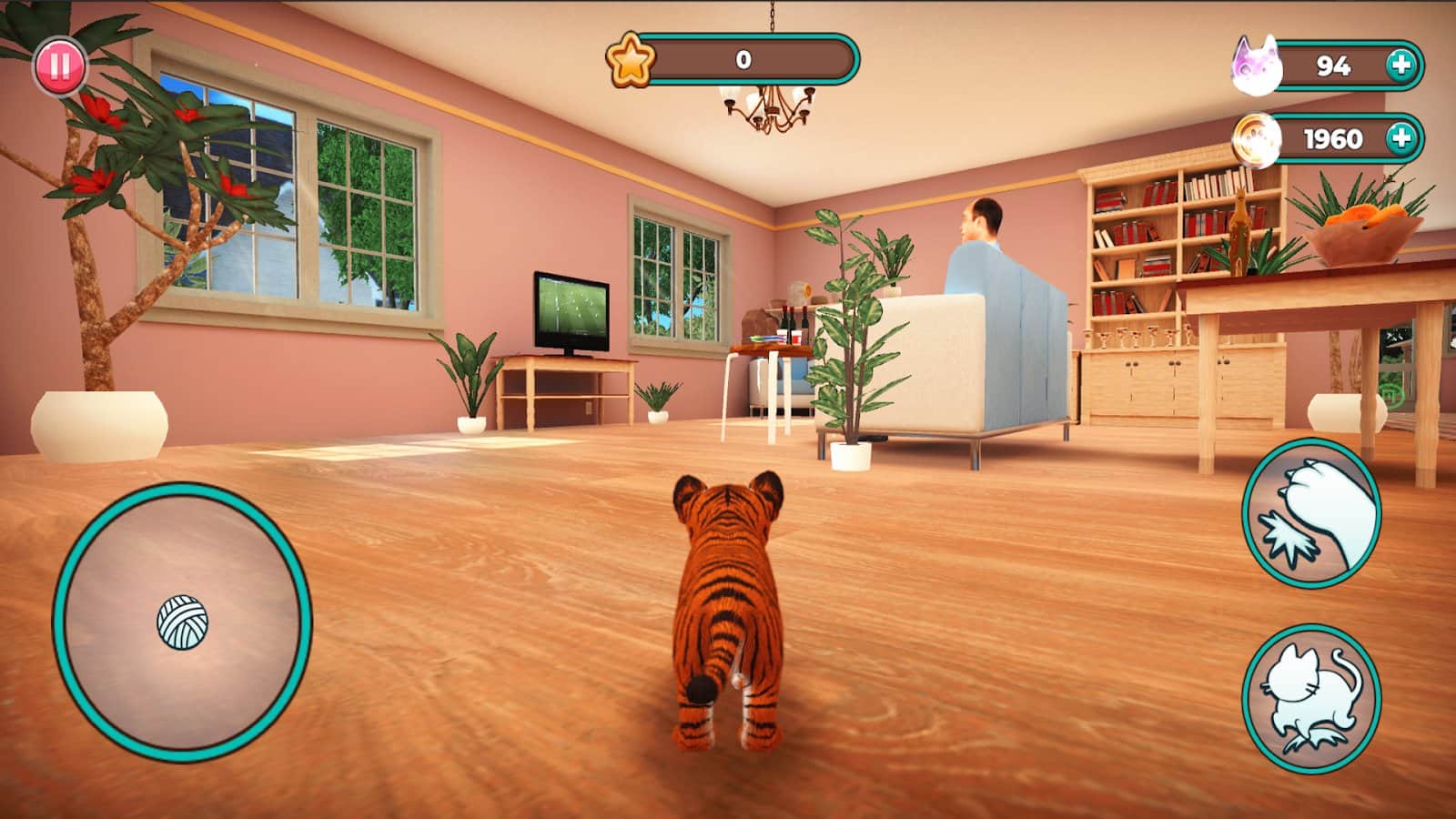This screenshot has width=1456, height=819.
Task: Click the star score icon
Action: coord(630,62)
